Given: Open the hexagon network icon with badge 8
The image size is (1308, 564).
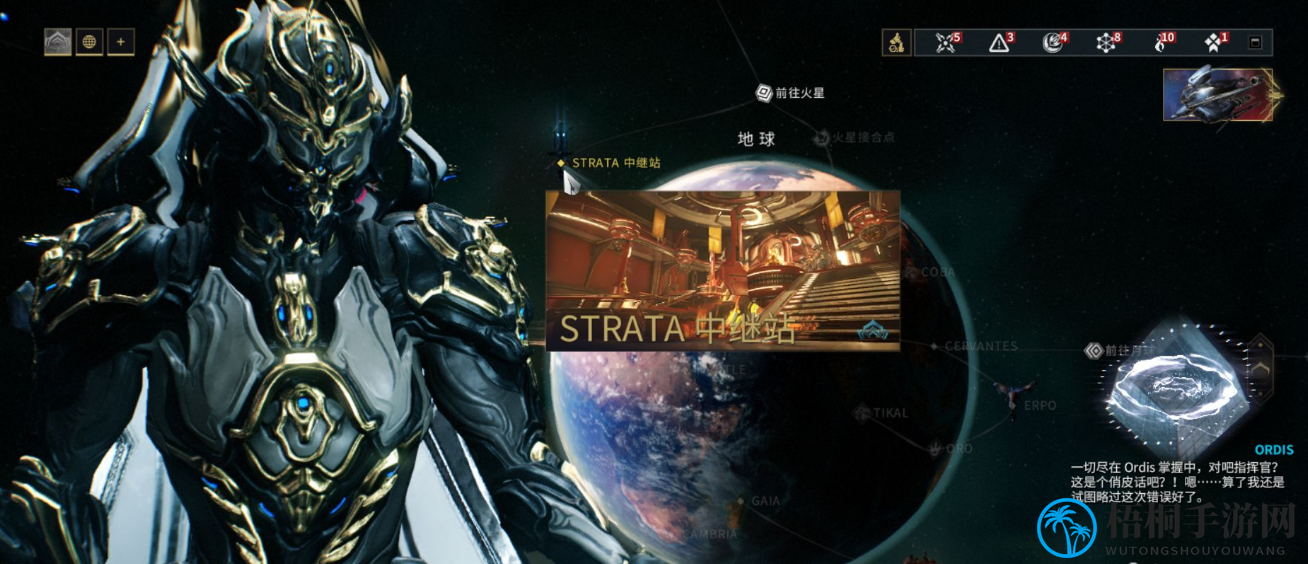Looking at the screenshot, I should [1108, 42].
